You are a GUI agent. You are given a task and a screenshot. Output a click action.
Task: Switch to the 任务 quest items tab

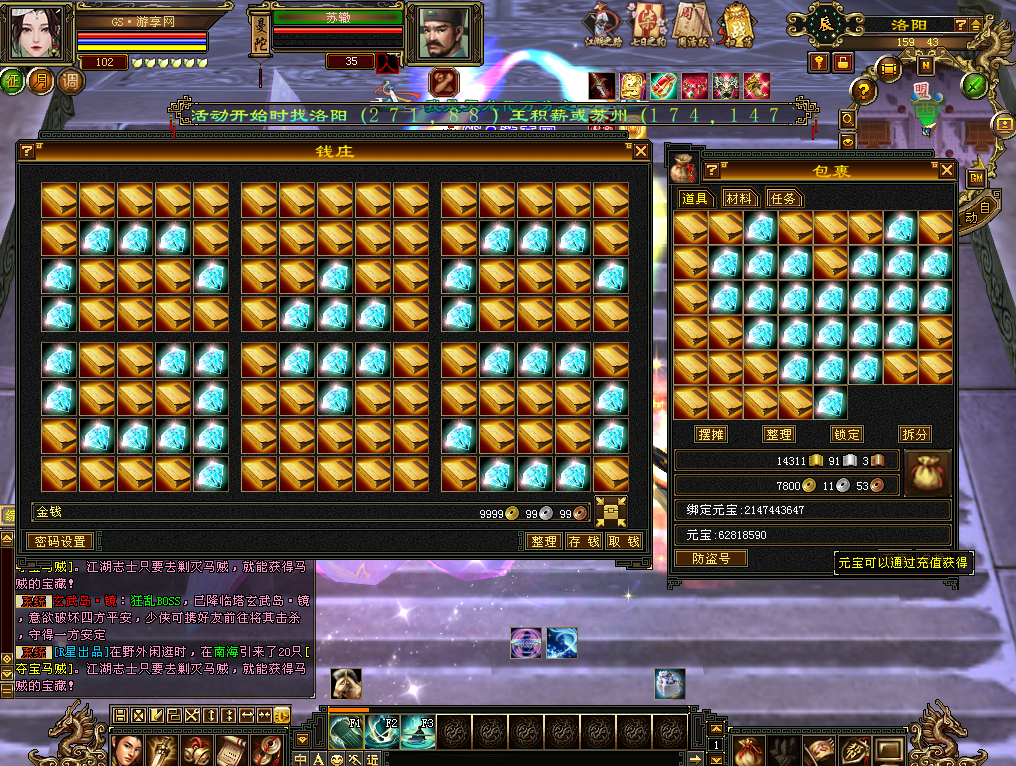[x=784, y=198]
